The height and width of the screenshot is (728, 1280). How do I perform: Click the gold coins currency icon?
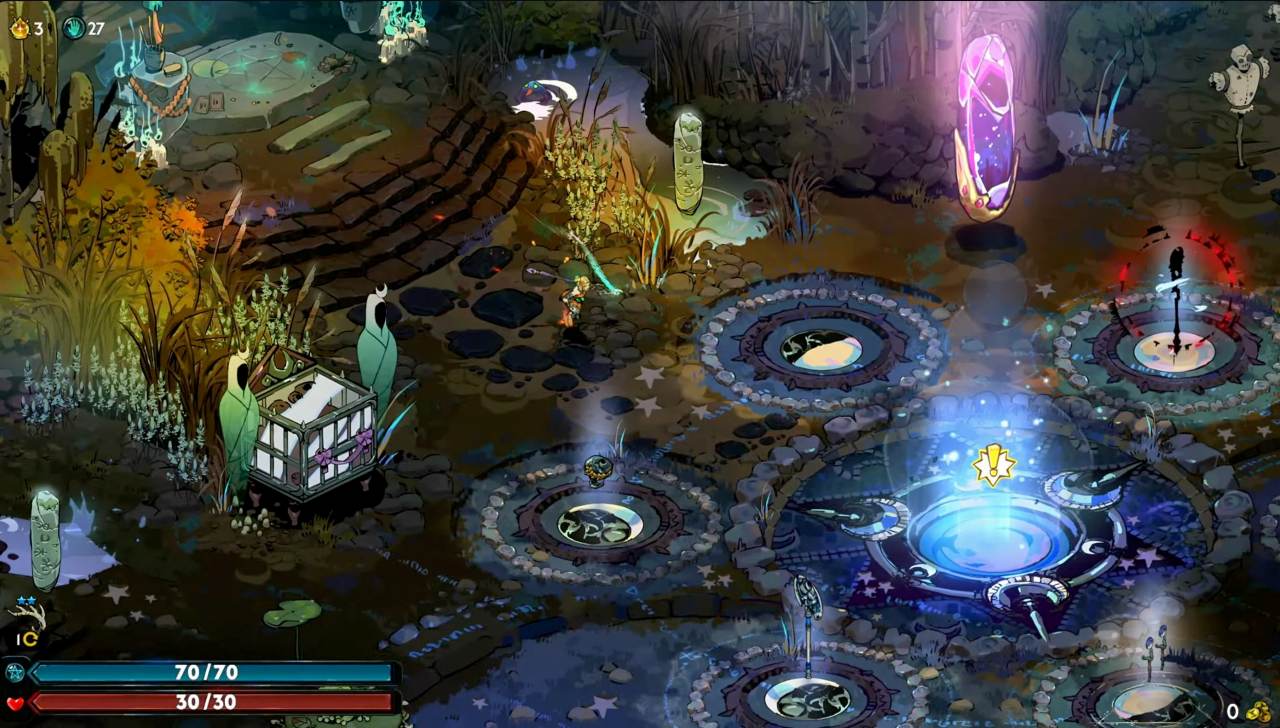(x=1257, y=710)
